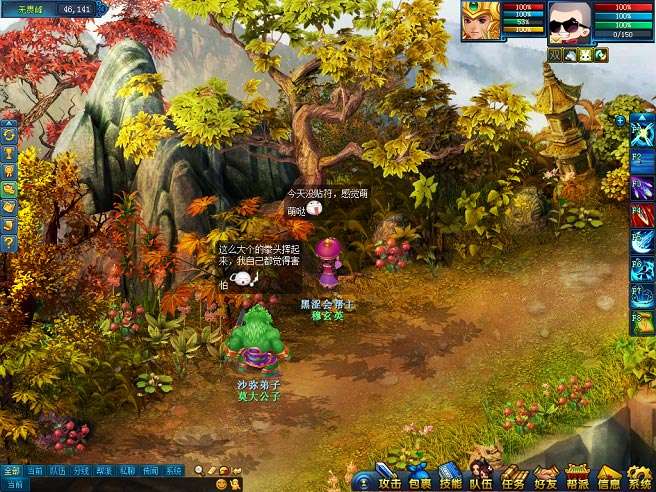The image size is (656, 492).
Task: Select the sunglasses pet portrait
Action: pyautogui.click(x=568, y=21)
